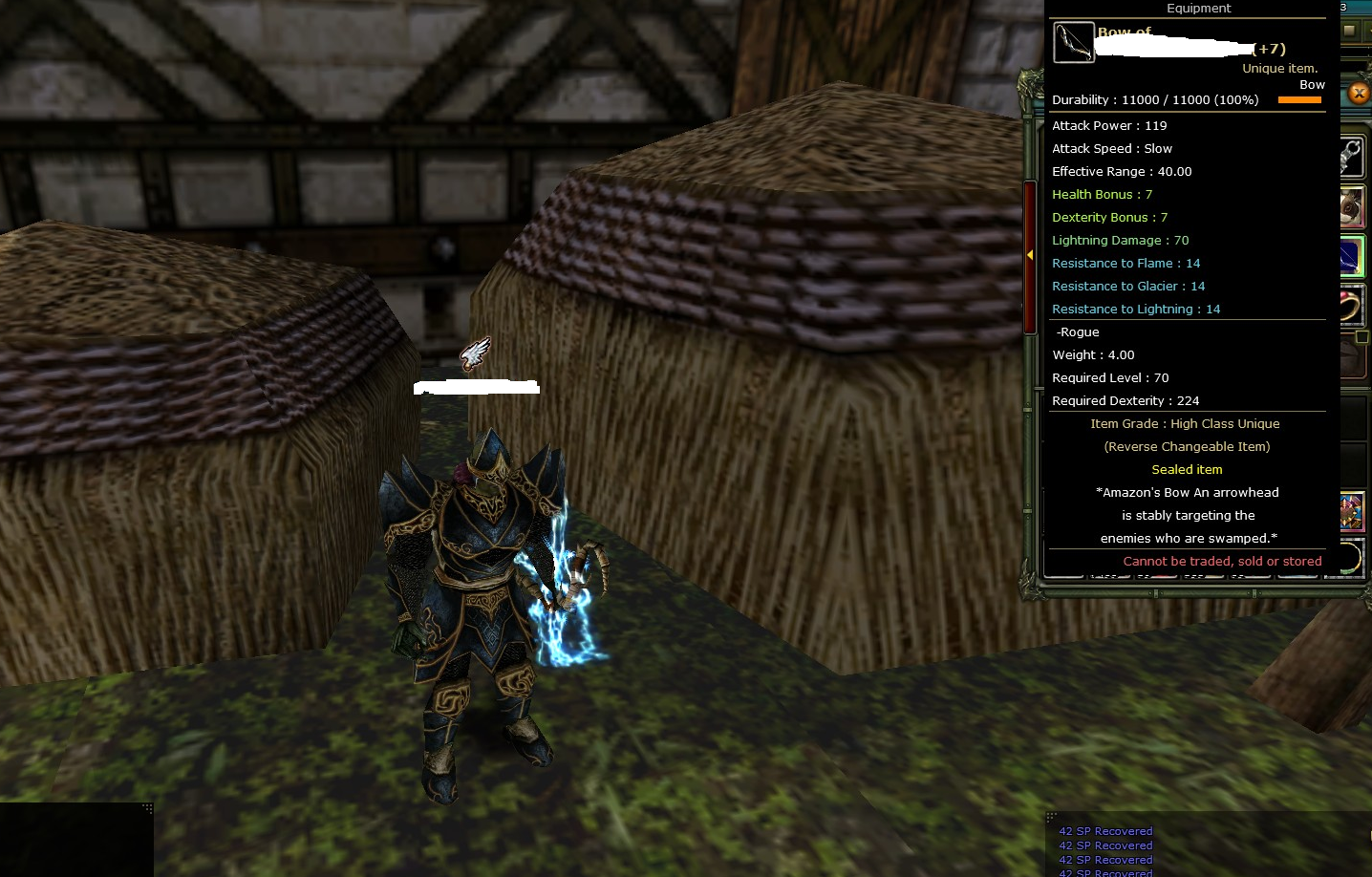1372x877 pixels.
Task: Select the Bow item icon in Equipment panel
Action: tap(1073, 42)
